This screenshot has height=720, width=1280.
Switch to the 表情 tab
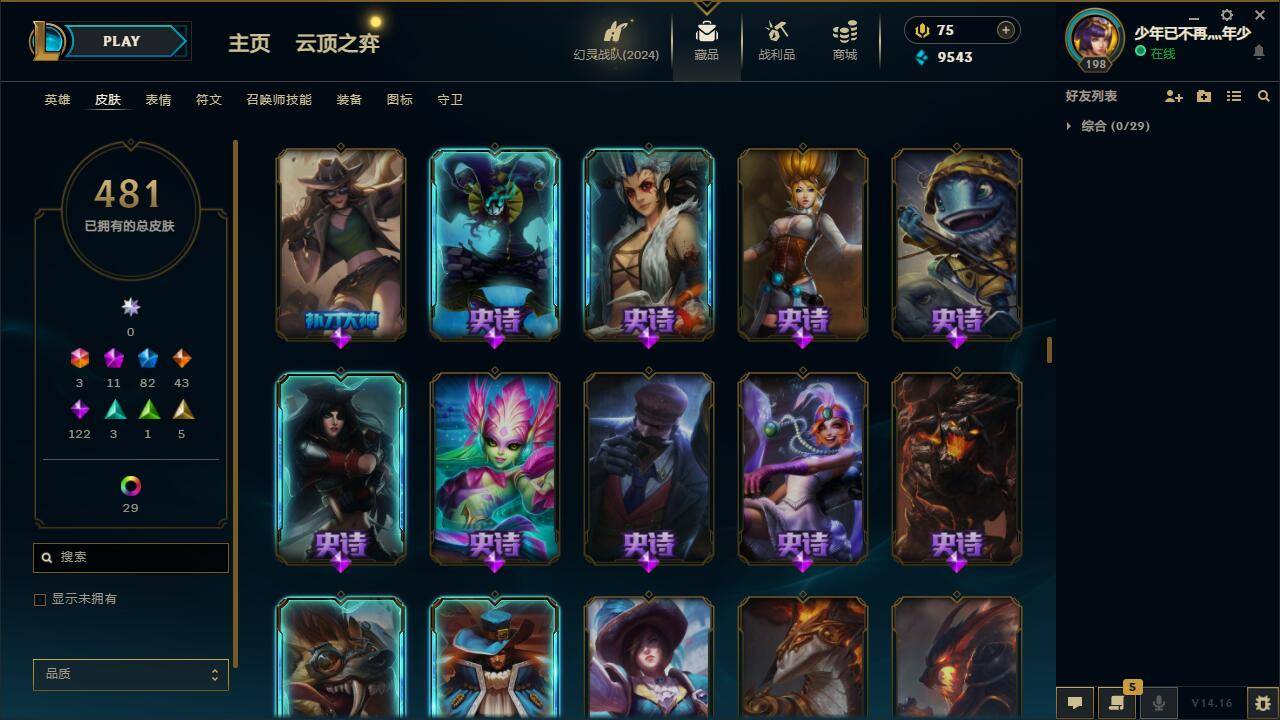click(x=159, y=99)
